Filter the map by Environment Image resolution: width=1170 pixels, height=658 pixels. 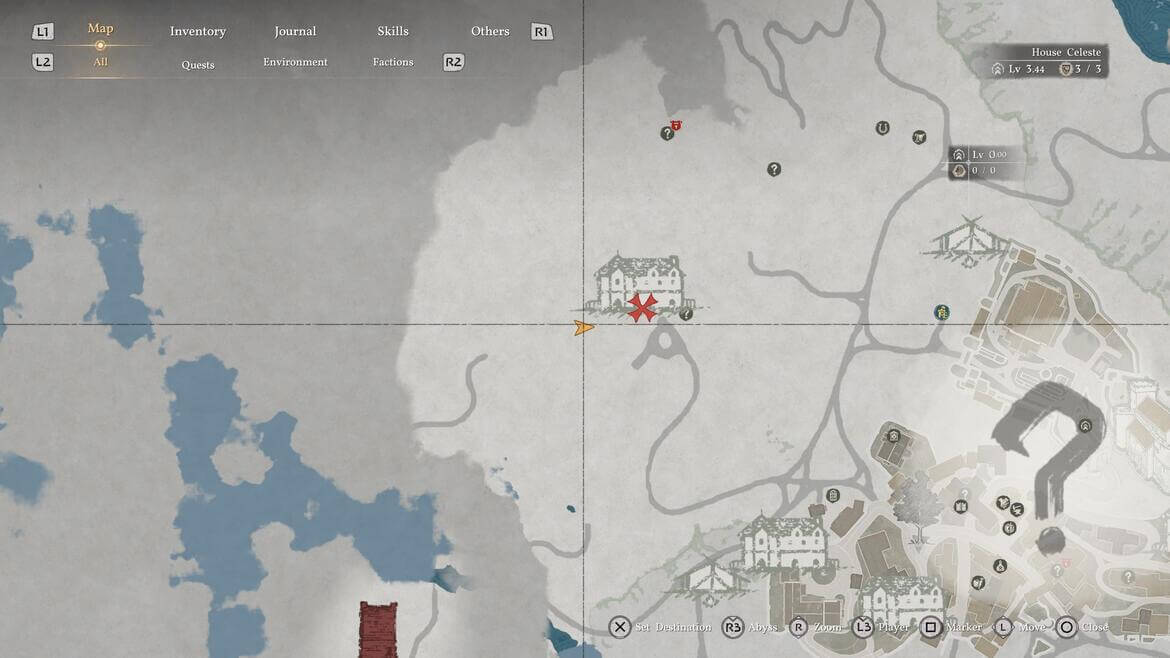point(295,62)
